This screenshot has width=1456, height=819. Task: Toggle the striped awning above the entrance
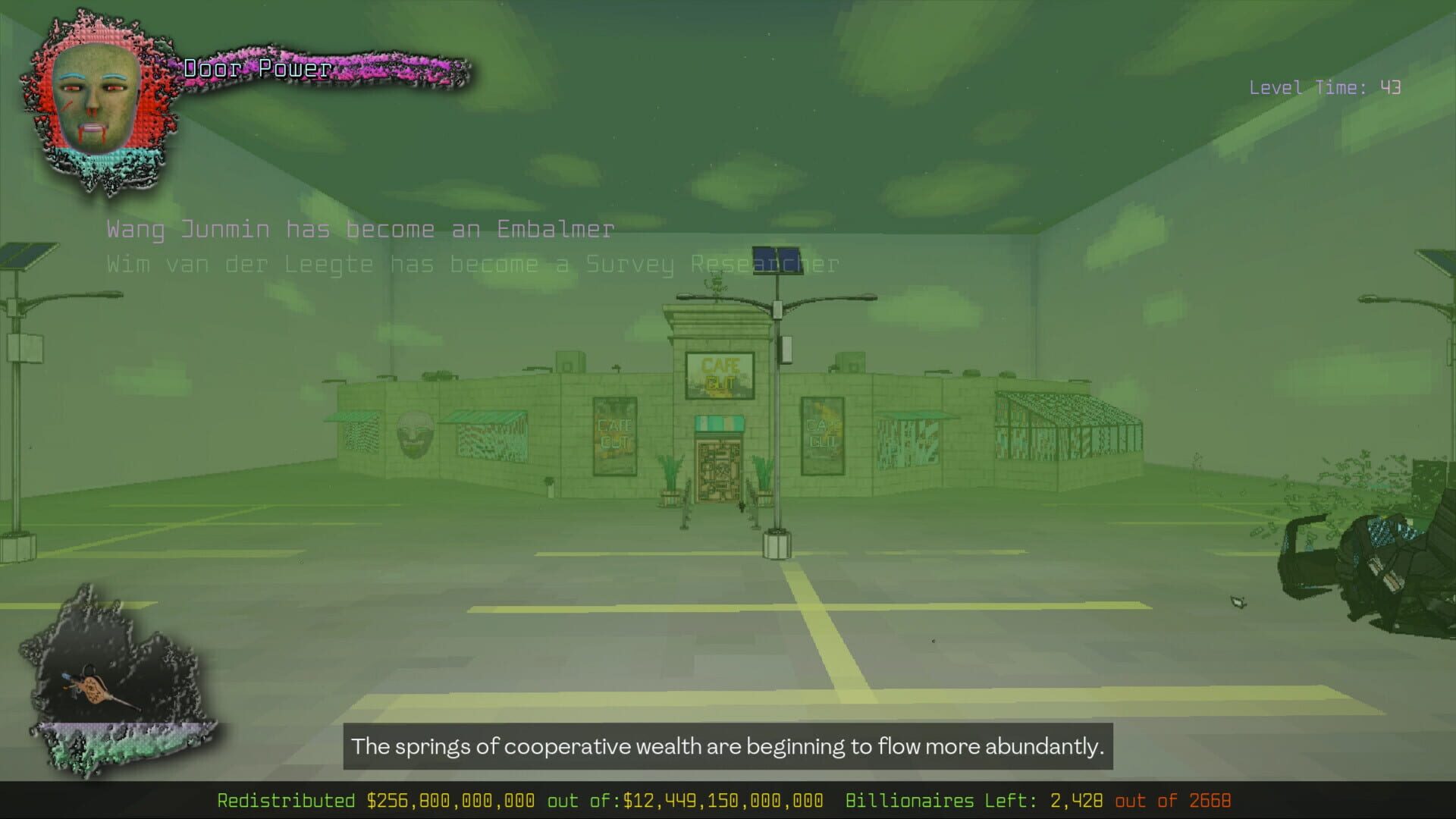tap(719, 423)
